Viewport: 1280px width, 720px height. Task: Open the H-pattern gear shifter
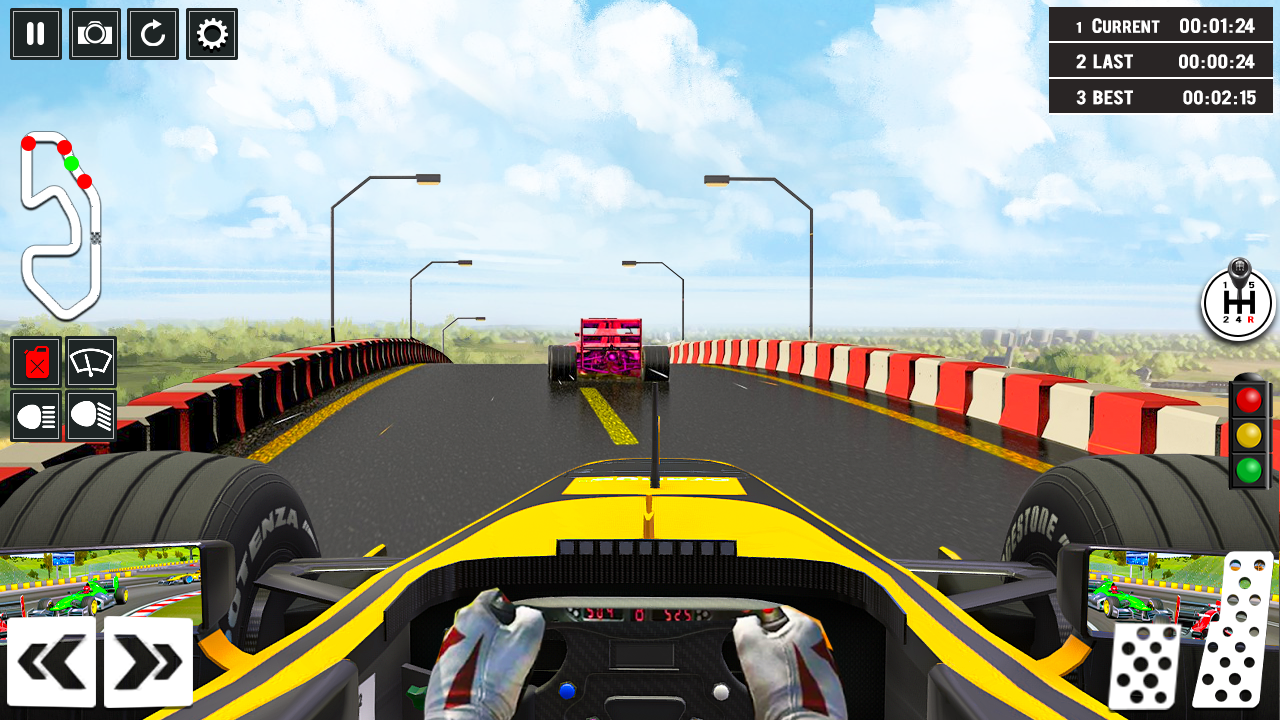pyautogui.click(x=1236, y=303)
